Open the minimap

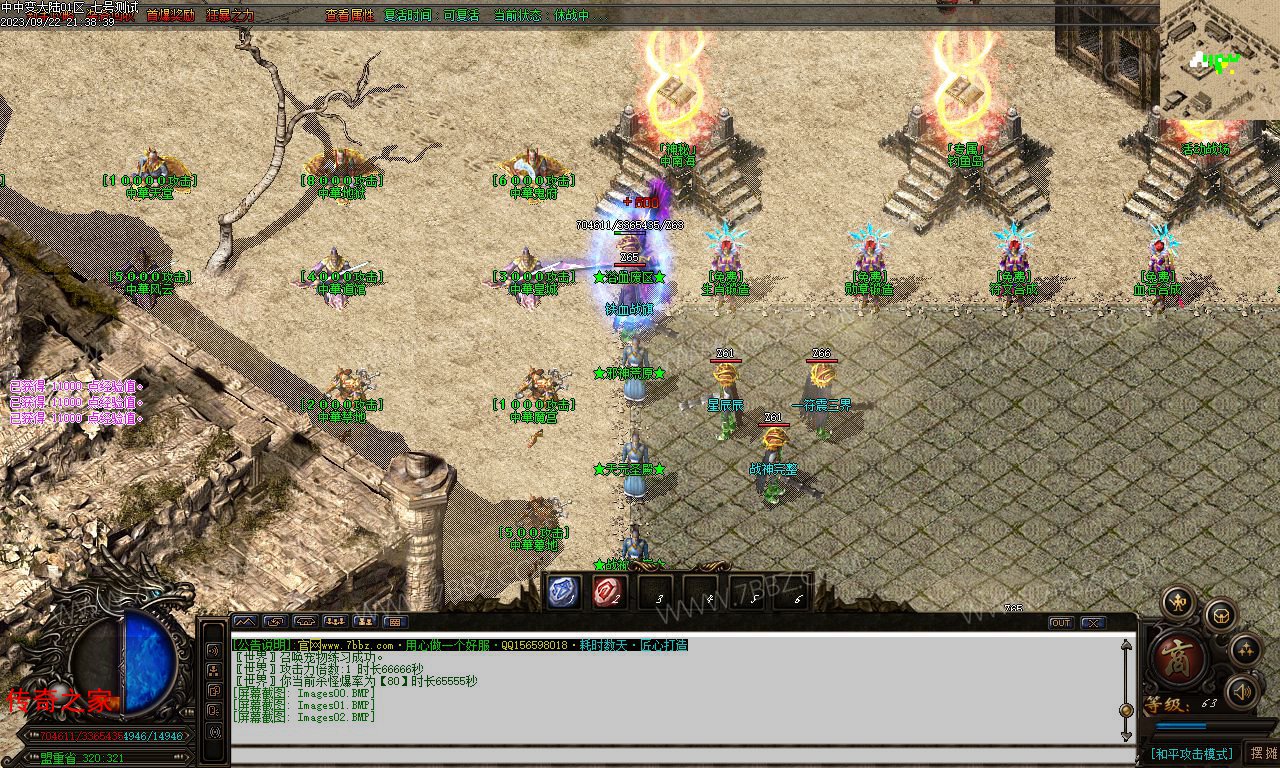click(1219, 60)
